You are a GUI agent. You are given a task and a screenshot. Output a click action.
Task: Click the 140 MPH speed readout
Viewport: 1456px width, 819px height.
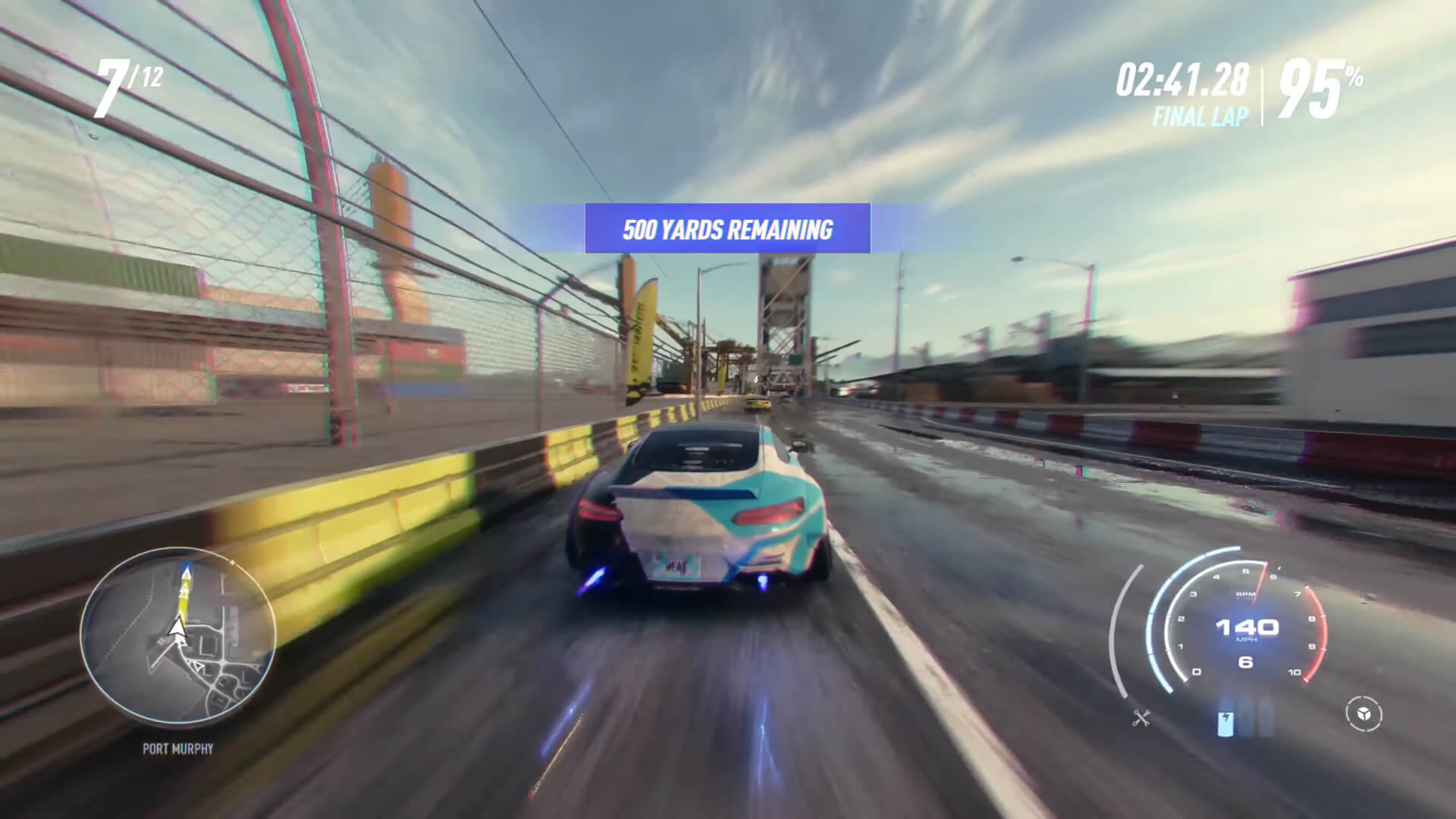(1247, 627)
